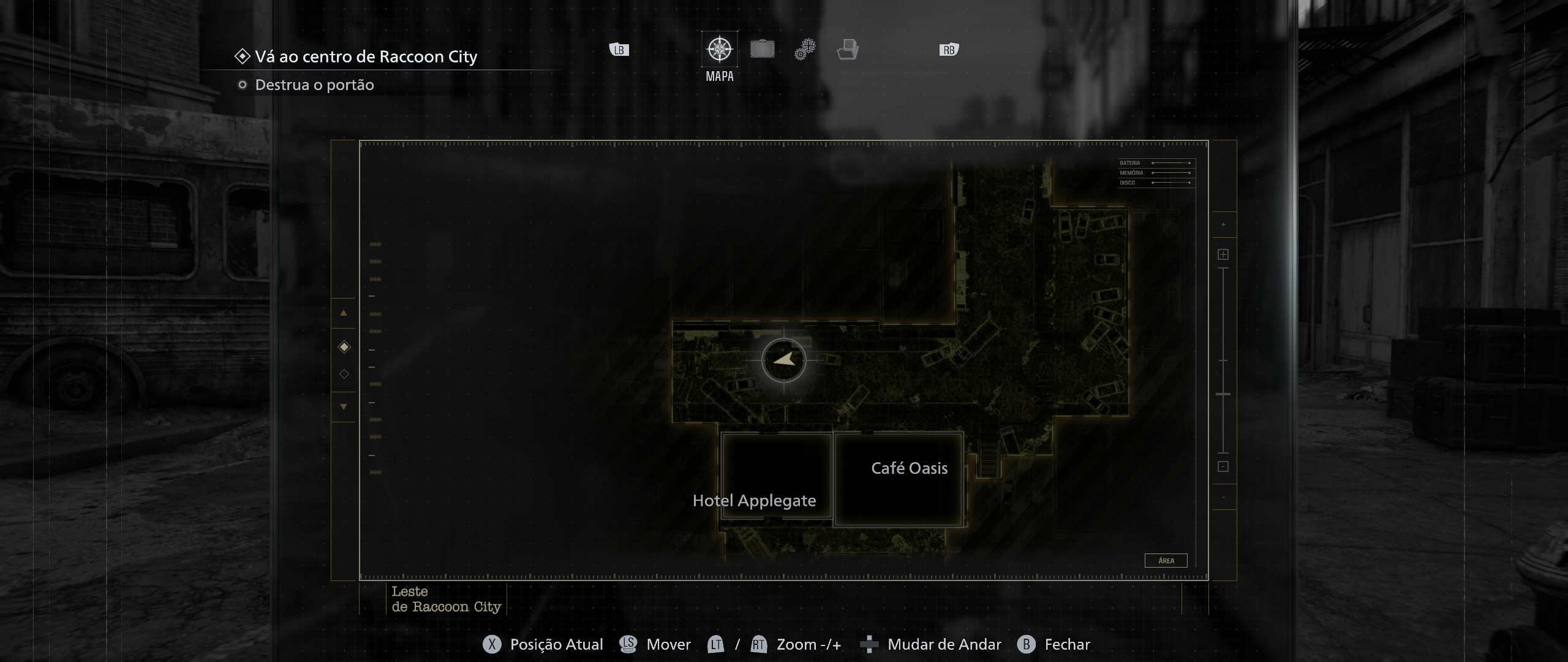Open the briefcase inventory tab
The width and height of the screenshot is (1568, 662).
click(762, 49)
